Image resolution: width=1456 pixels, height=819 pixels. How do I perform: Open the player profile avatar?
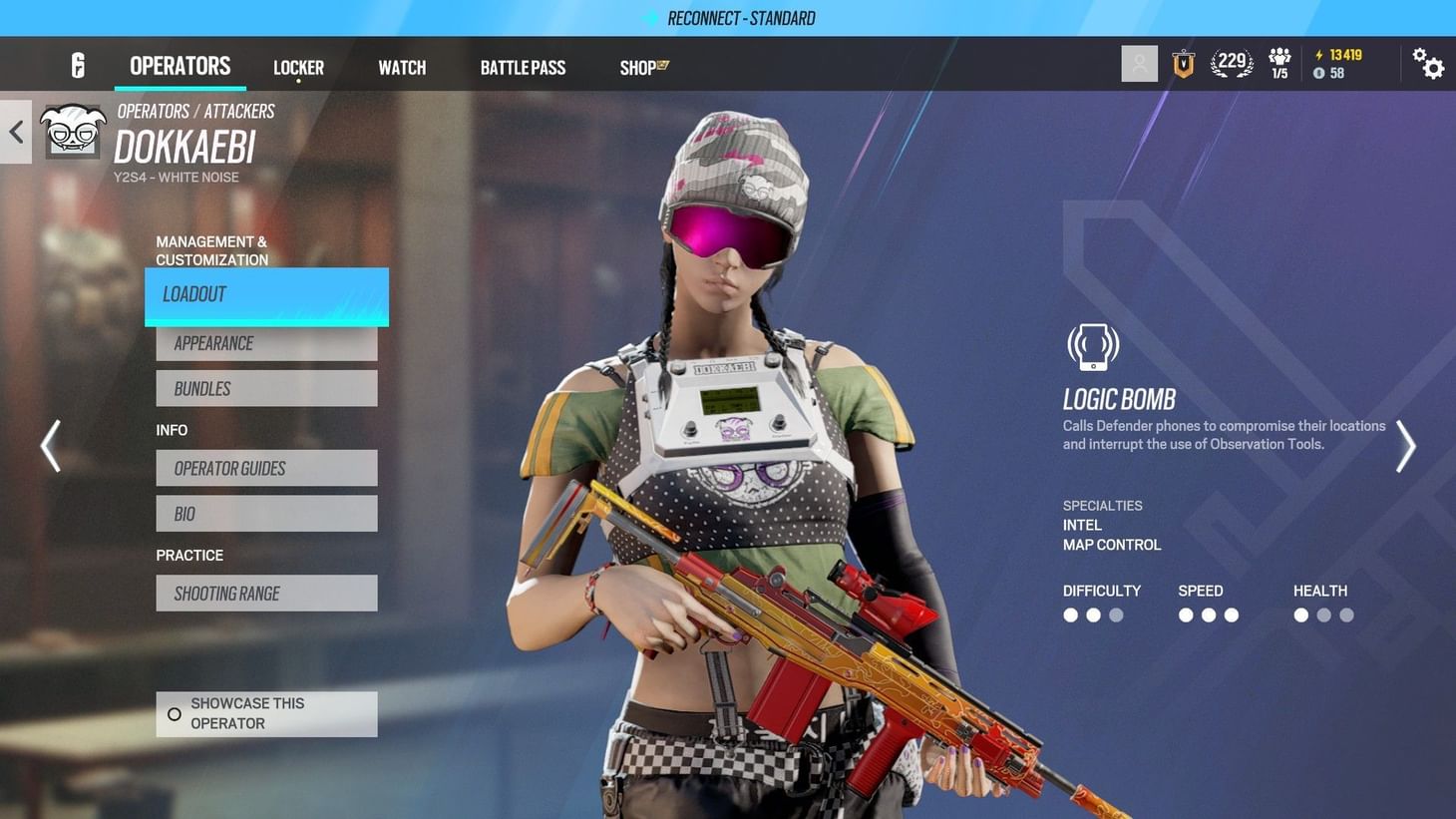(1139, 63)
